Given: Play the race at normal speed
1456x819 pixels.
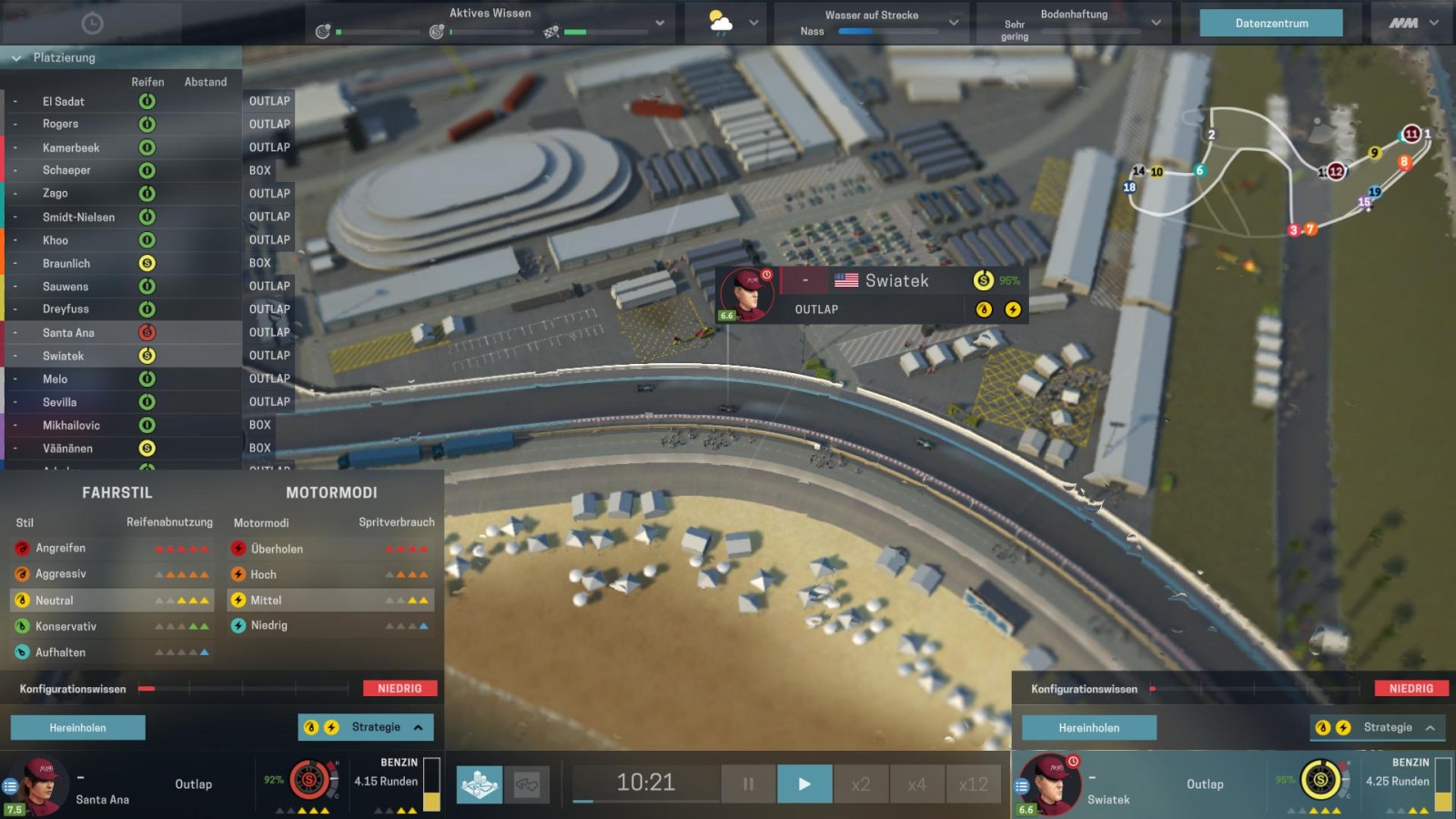Looking at the screenshot, I should click(804, 784).
